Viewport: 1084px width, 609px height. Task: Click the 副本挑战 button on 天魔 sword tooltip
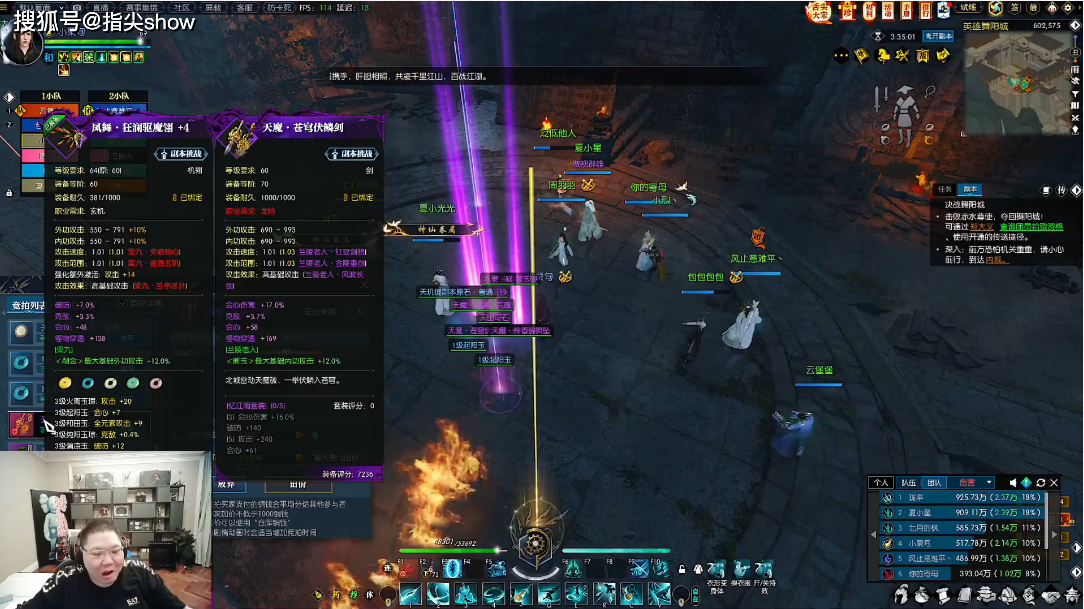[348, 154]
